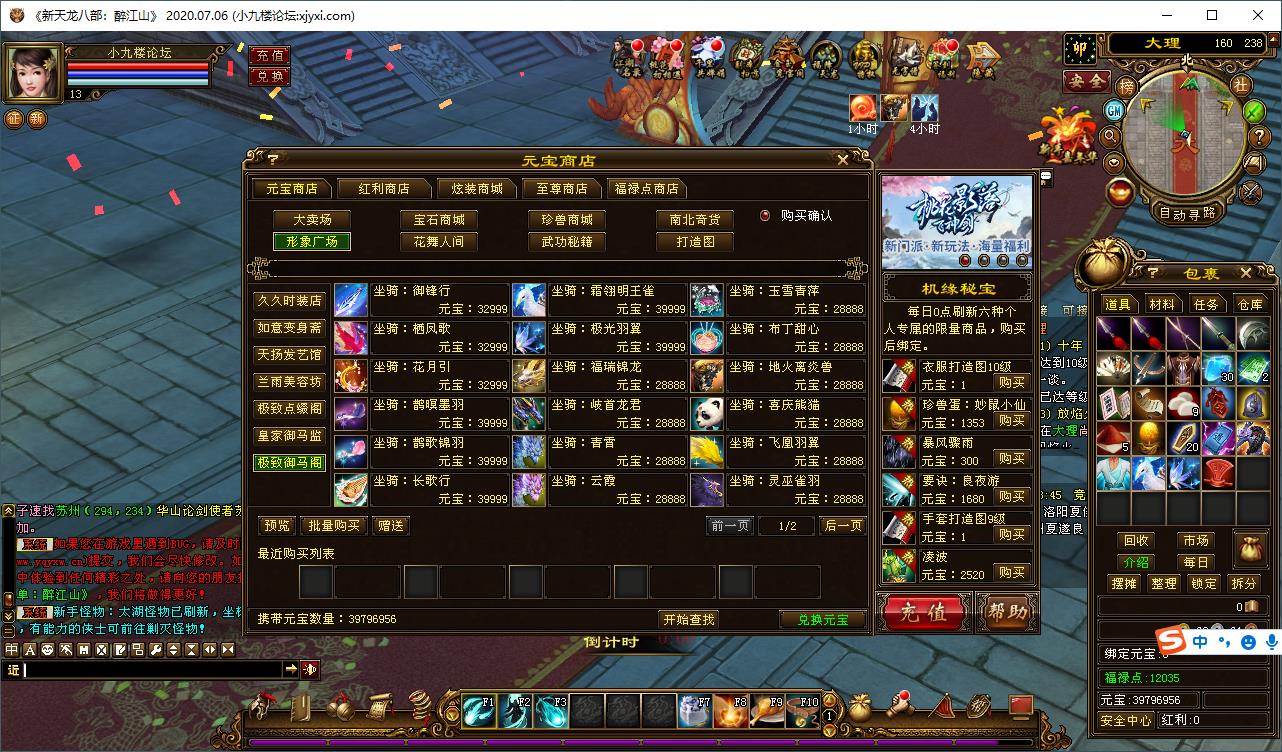
Task: Select the first skill icon in slot F1
Action: tap(481, 713)
